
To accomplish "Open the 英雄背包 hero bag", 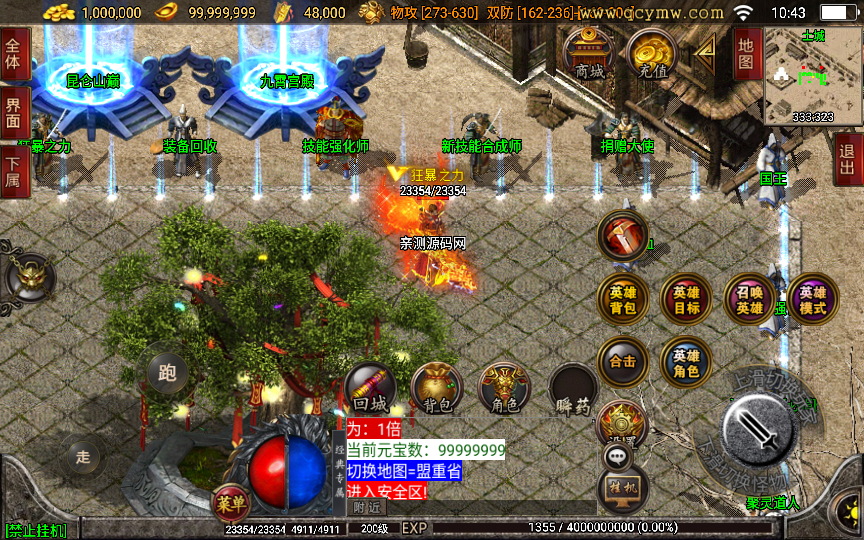I will click(x=622, y=299).
